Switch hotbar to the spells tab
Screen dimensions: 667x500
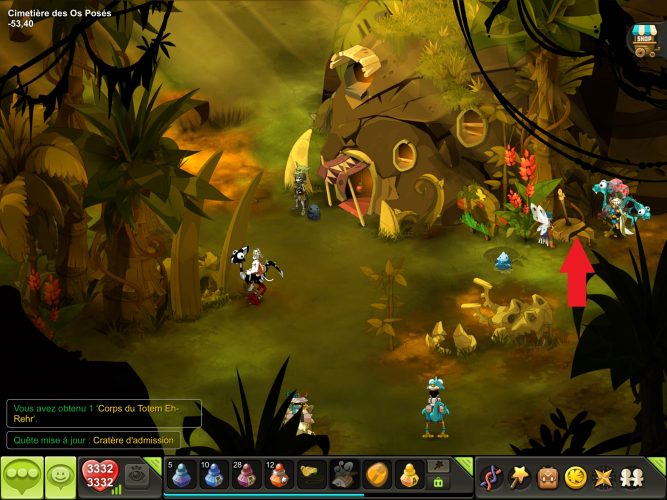pos(437,466)
